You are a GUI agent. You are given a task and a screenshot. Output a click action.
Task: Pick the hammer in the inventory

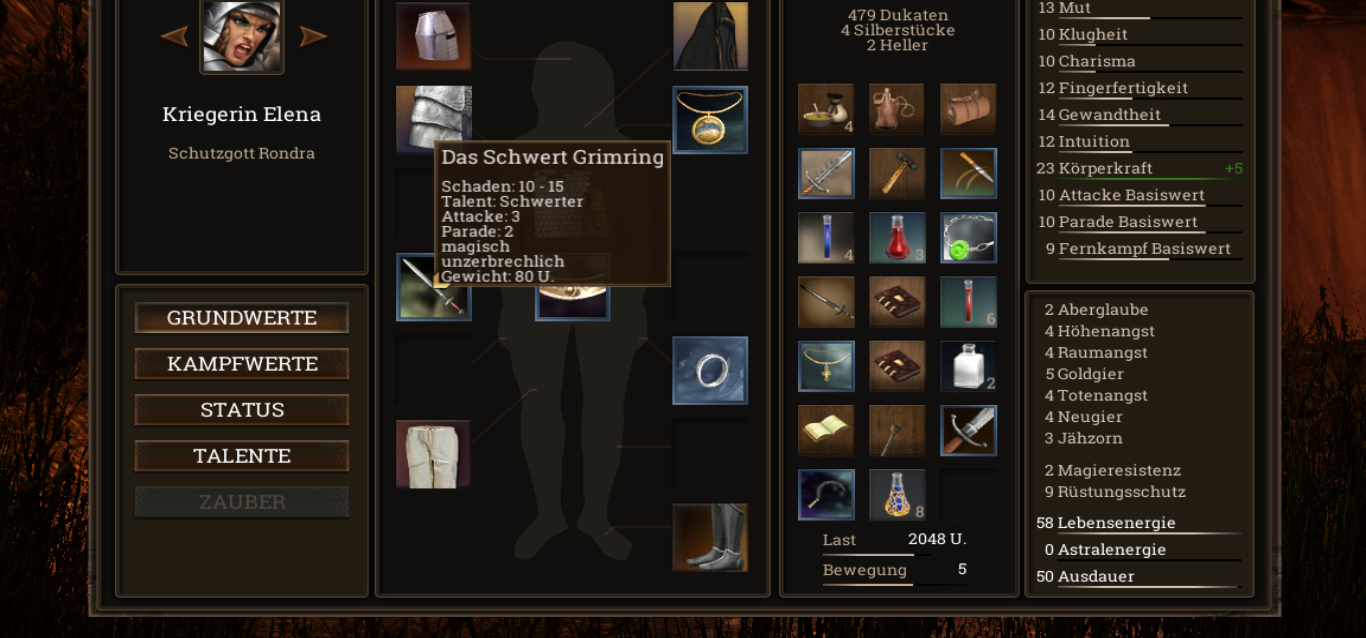(897, 174)
